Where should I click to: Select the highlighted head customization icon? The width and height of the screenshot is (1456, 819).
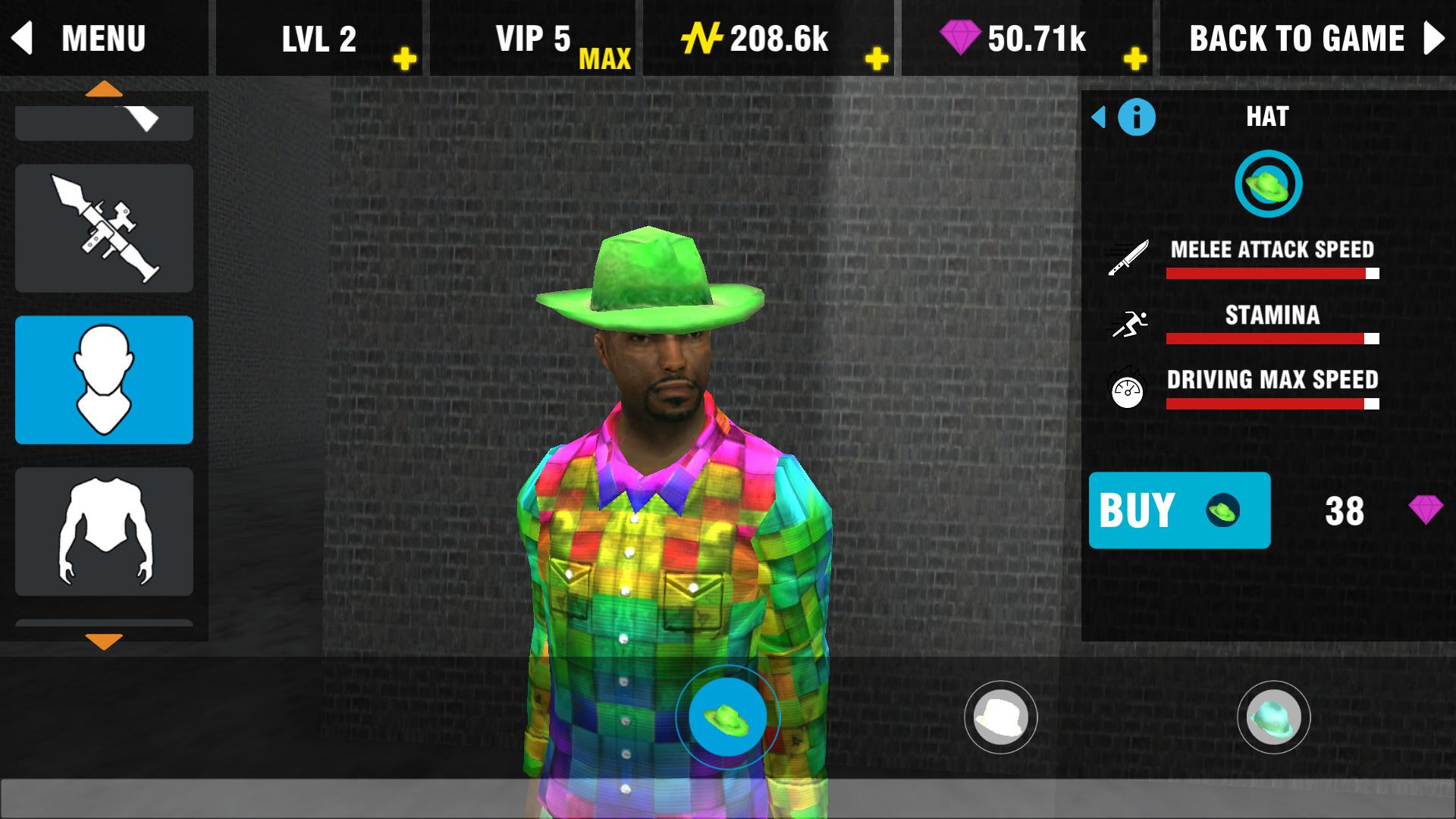pyautogui.click(x=103, y=379)
